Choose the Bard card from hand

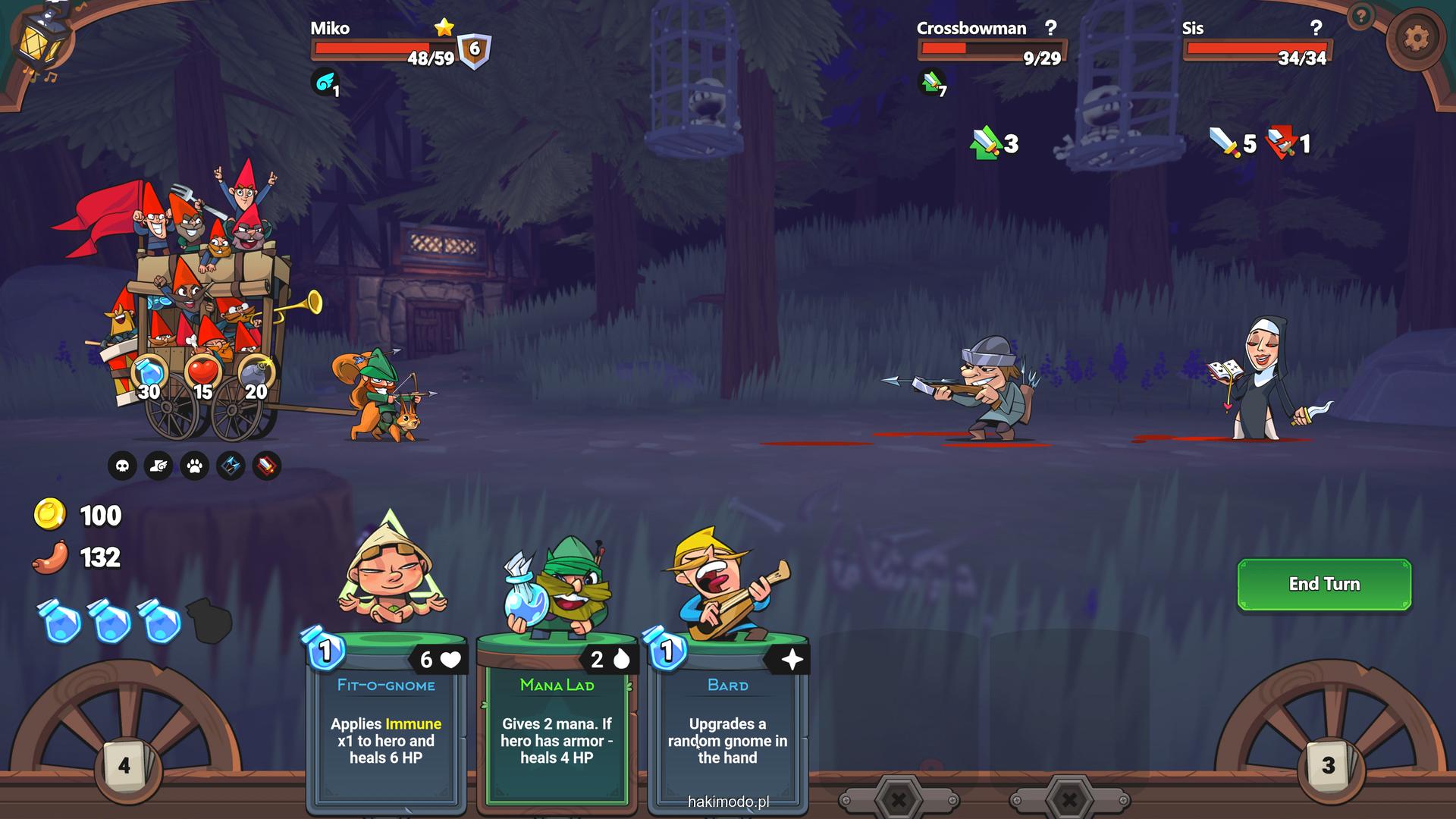click(x=727, y=720)
